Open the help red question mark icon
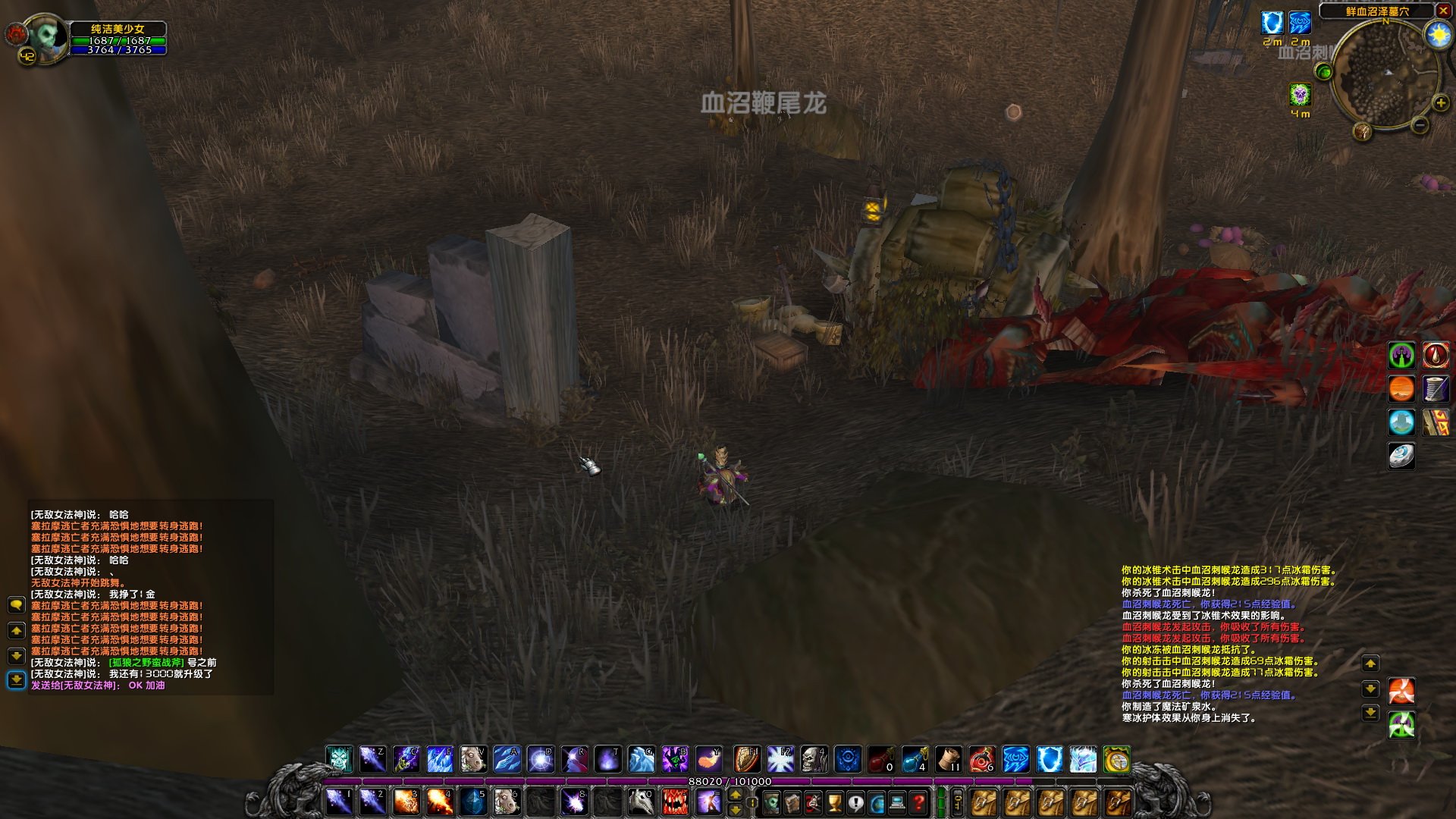The image size is (1456, 819). pyautogui.click(x=918, y=802)
